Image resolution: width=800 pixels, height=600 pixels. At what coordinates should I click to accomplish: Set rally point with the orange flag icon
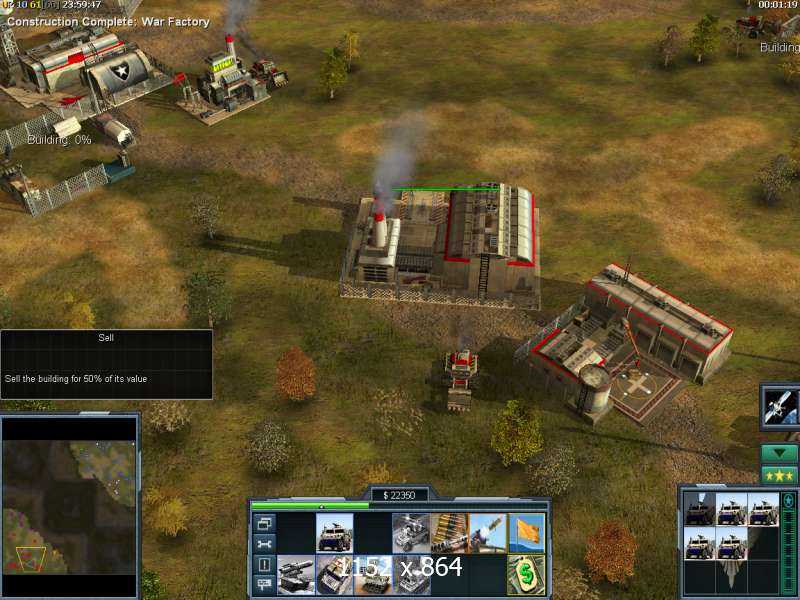coord(526,533)
